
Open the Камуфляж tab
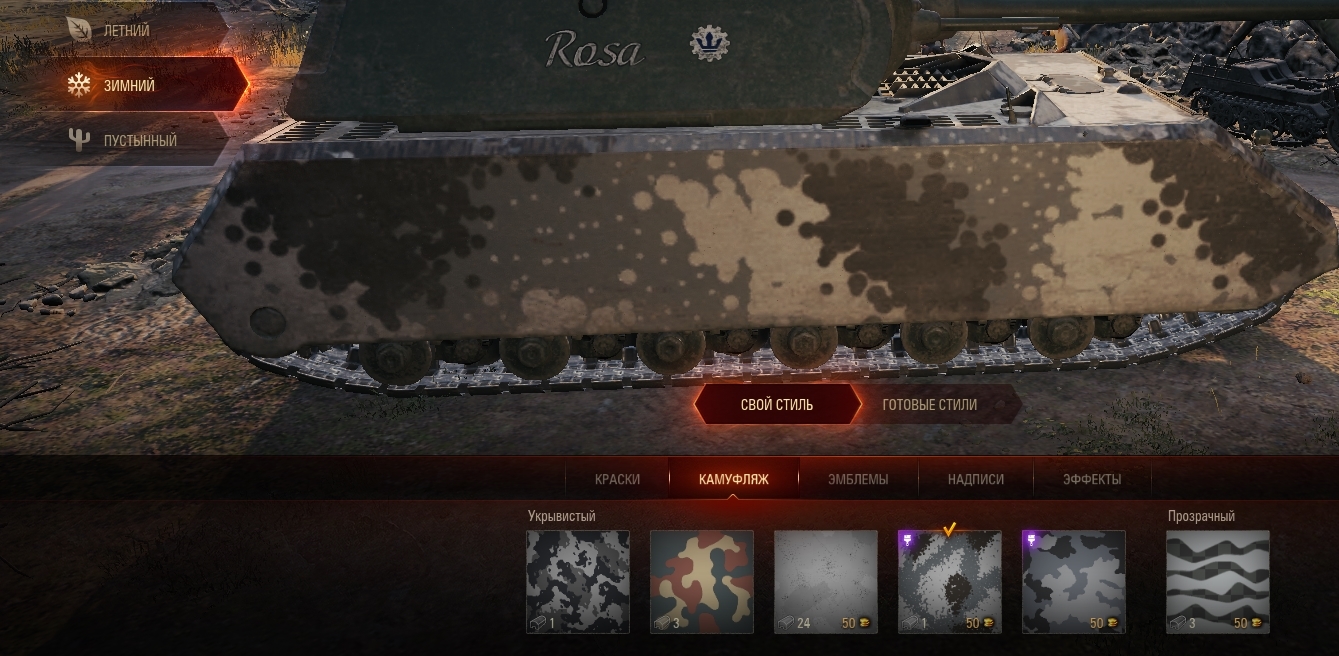[733, 479]
